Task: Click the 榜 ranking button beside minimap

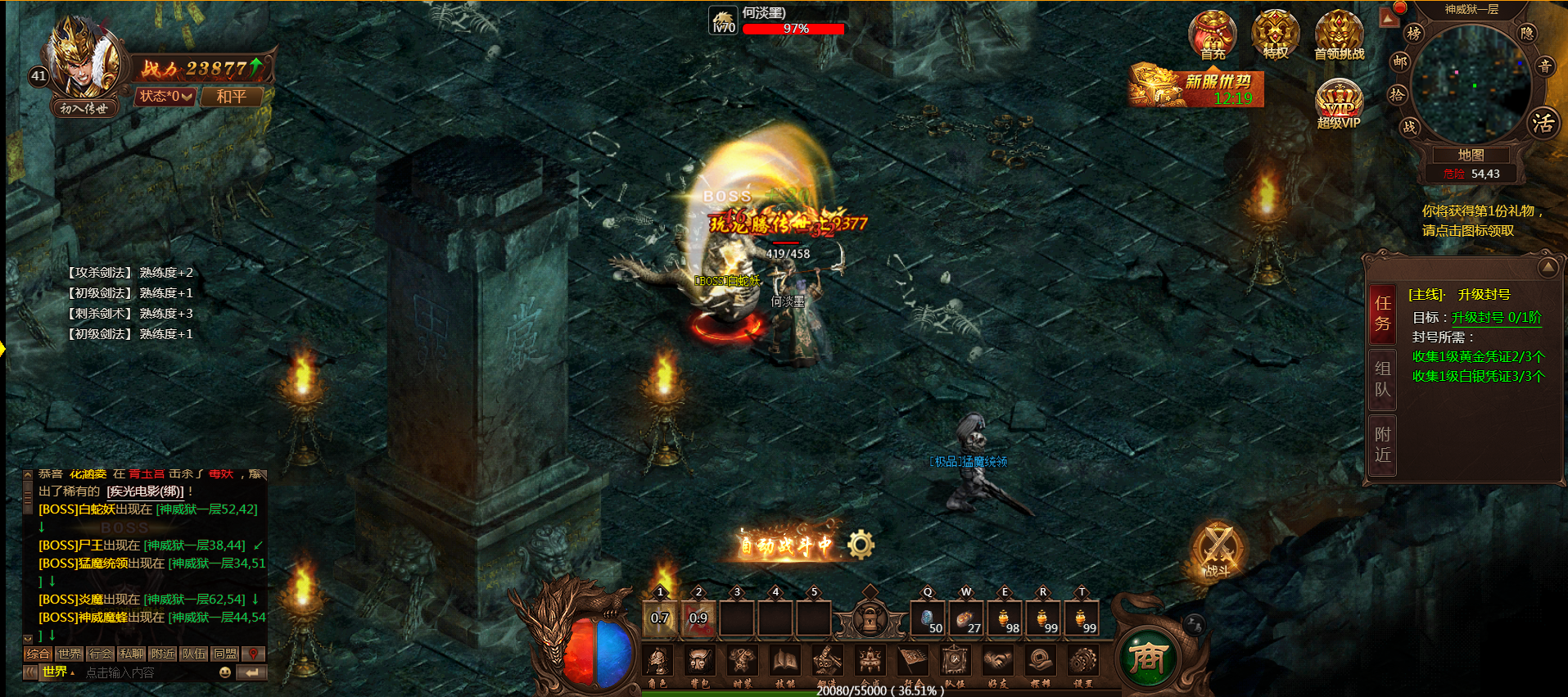Action: click(1413, 34)
